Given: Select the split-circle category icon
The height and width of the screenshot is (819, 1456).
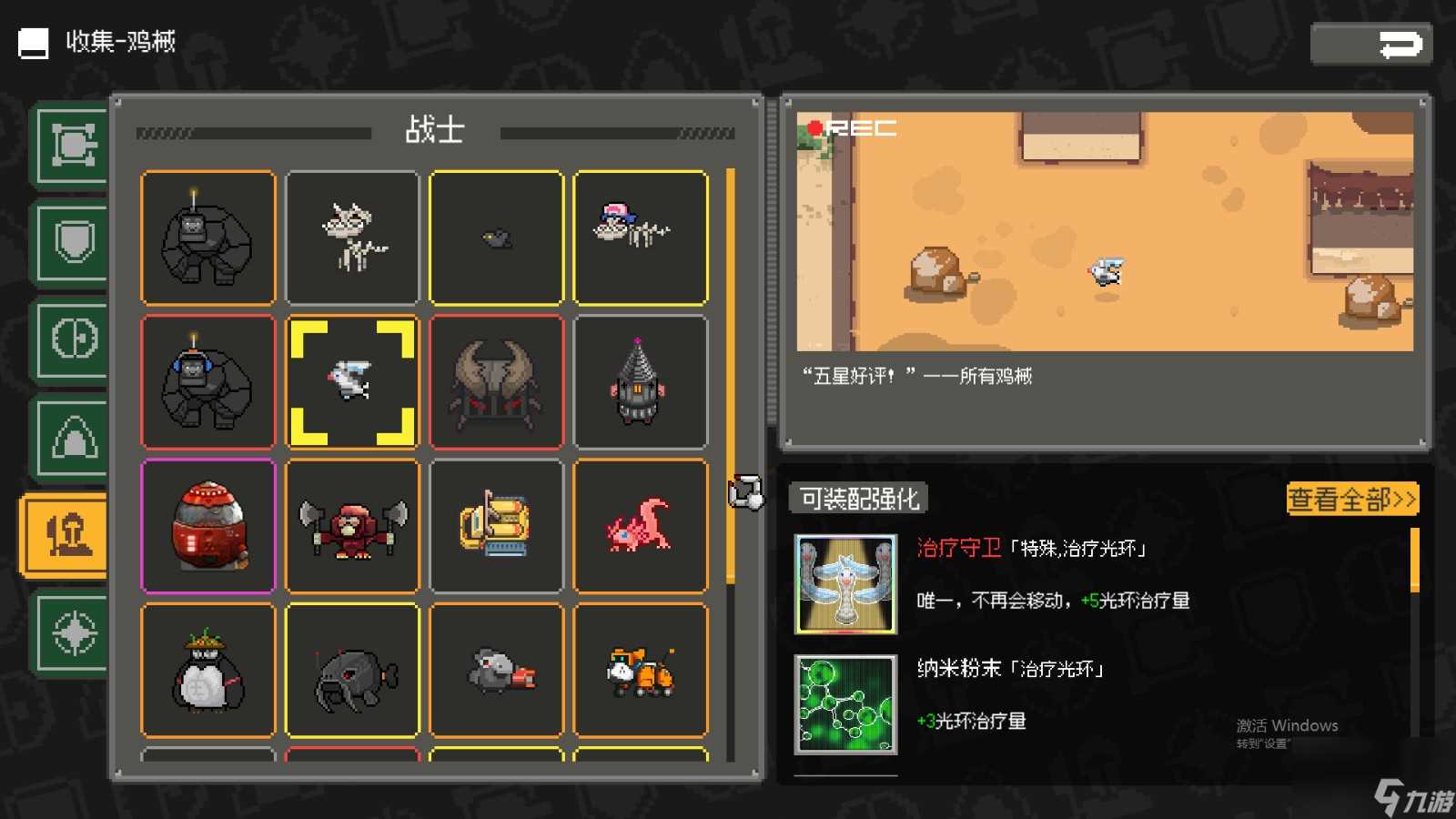Looking at the screenshot, I should 71,339.
